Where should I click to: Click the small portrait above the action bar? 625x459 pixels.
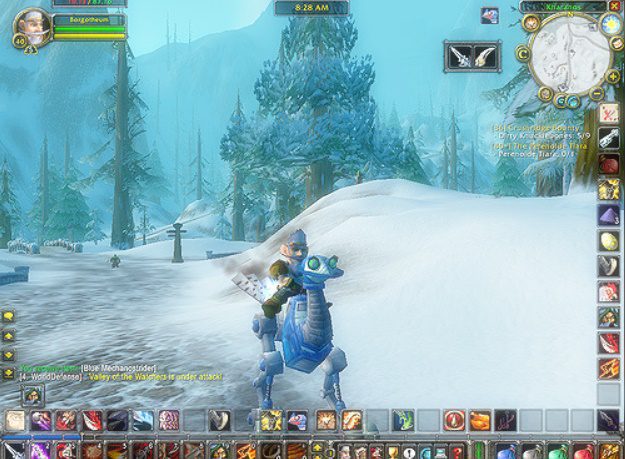pos(32,395)
